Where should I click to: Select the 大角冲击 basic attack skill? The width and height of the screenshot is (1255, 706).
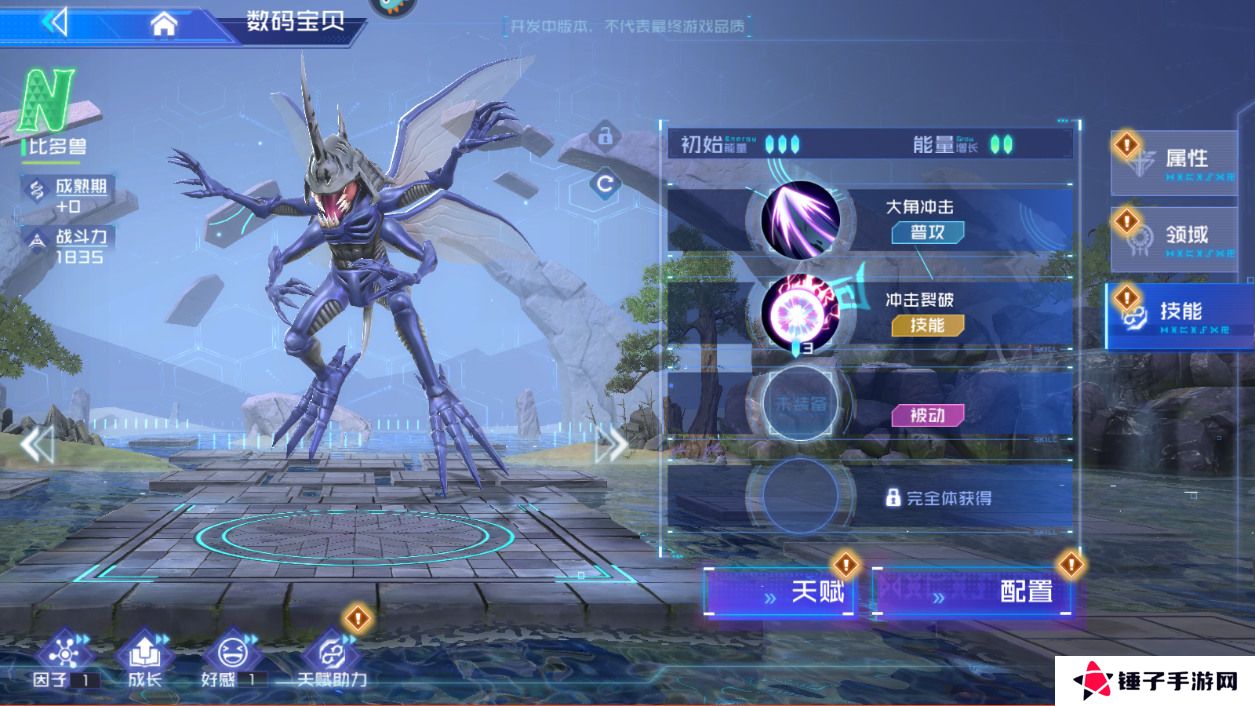pos(800,220)
